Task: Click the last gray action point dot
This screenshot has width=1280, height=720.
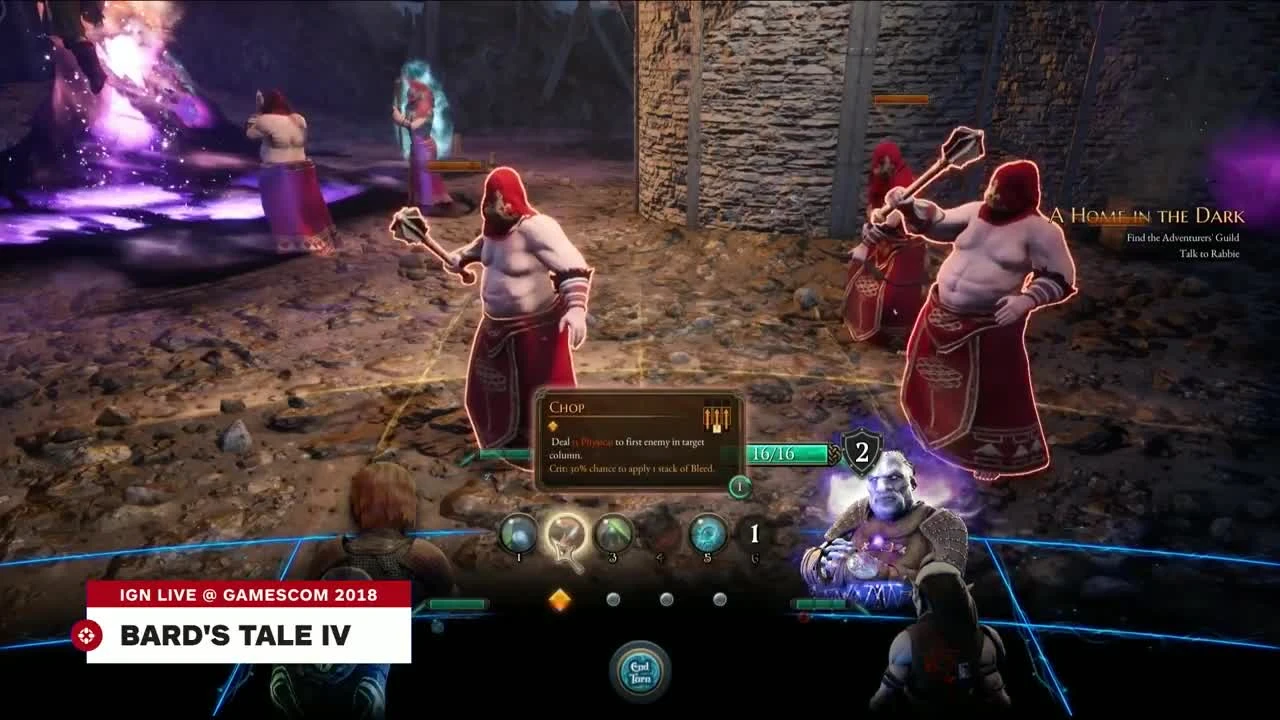Action: click(x=719, y=599)
